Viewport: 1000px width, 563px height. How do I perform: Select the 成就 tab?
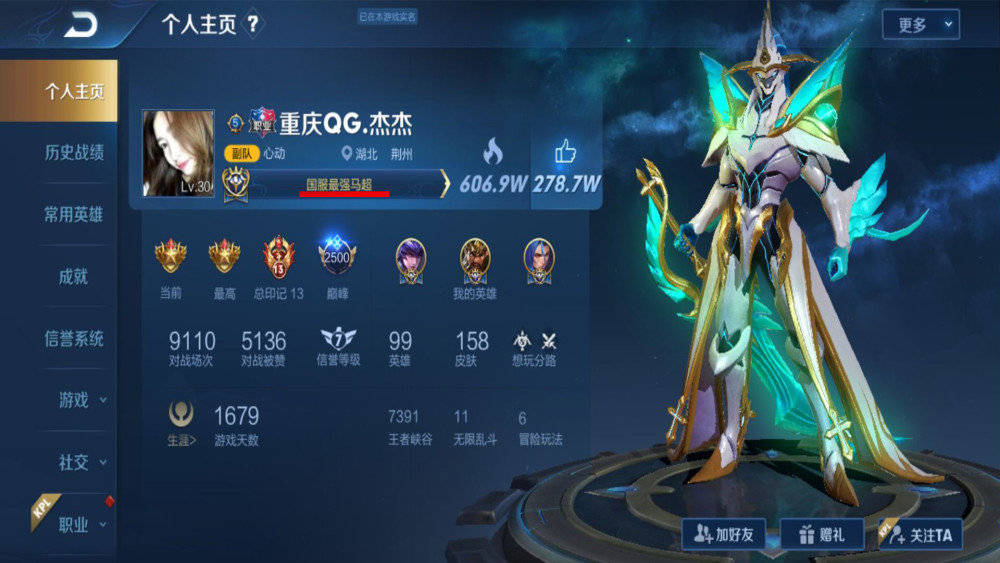(x=73, y=277)
